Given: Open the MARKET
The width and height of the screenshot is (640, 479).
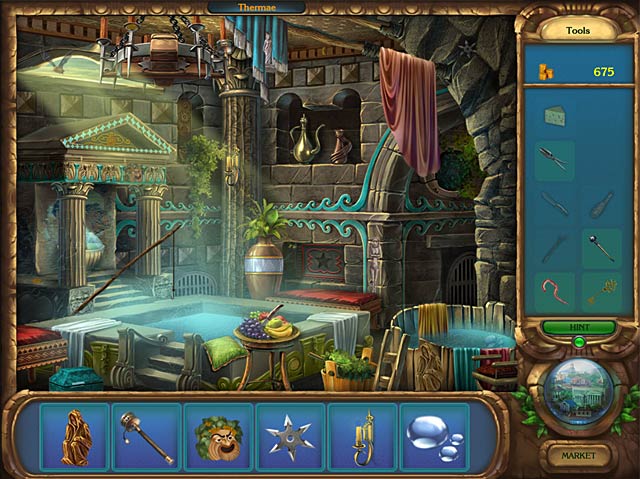Looking at the screenshot, I should pos(578,456).
